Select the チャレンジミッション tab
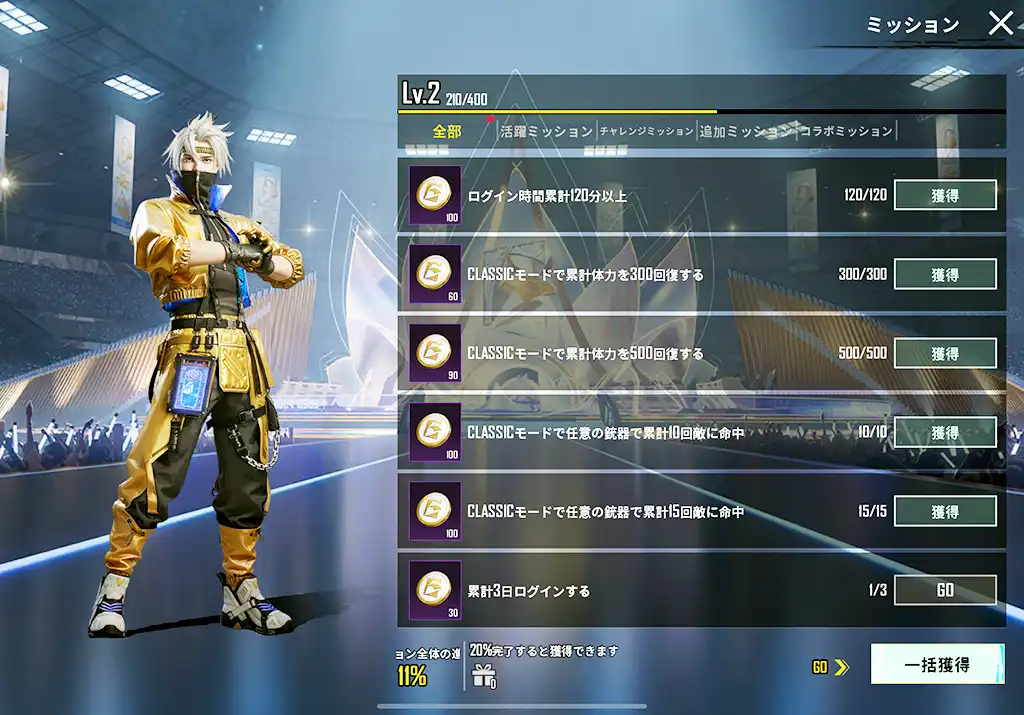Screen dimensions: 1024x715 click(x=646, y=131)
